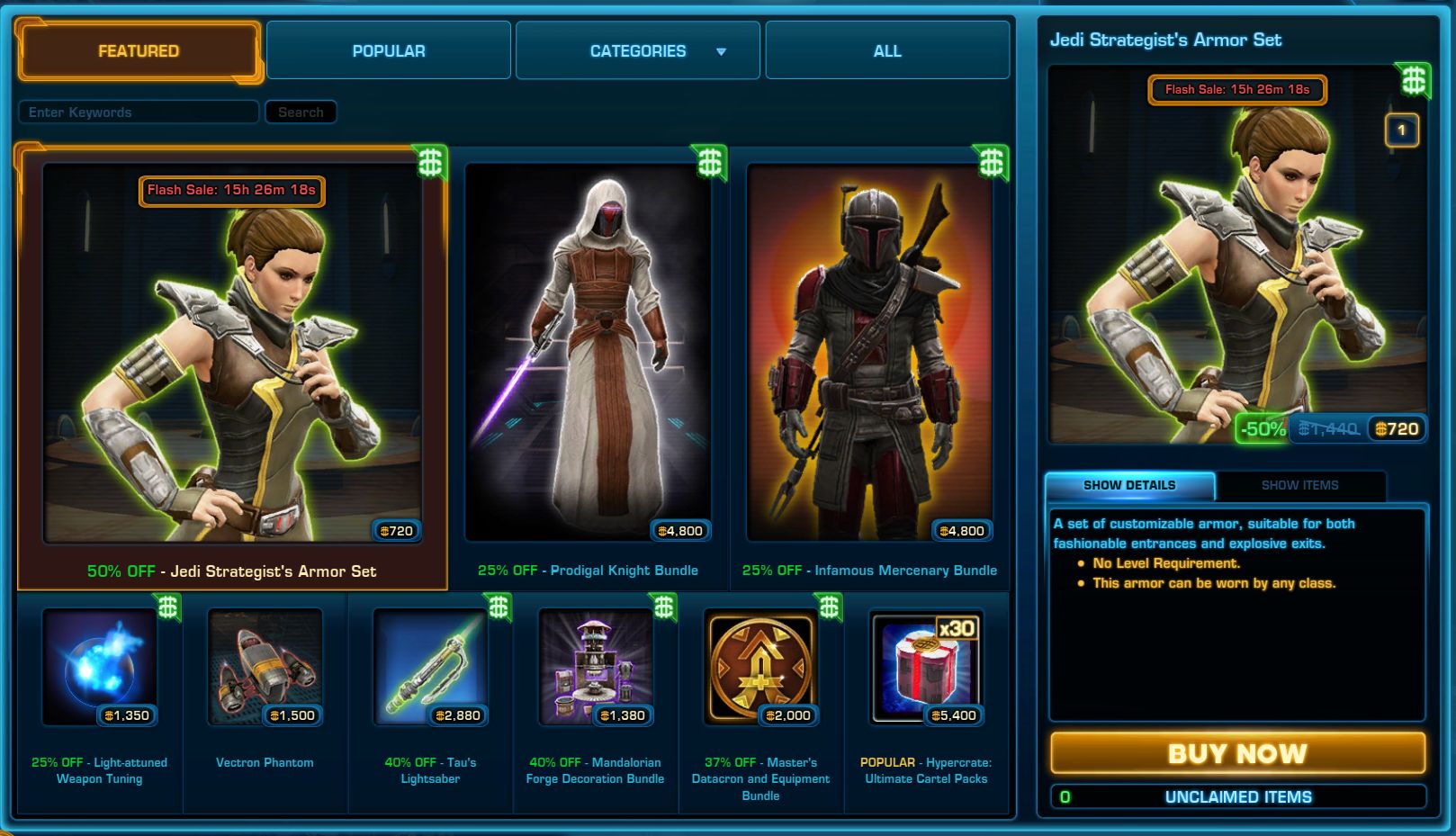Click the Enter Keywords search field

tap(139, 112)
